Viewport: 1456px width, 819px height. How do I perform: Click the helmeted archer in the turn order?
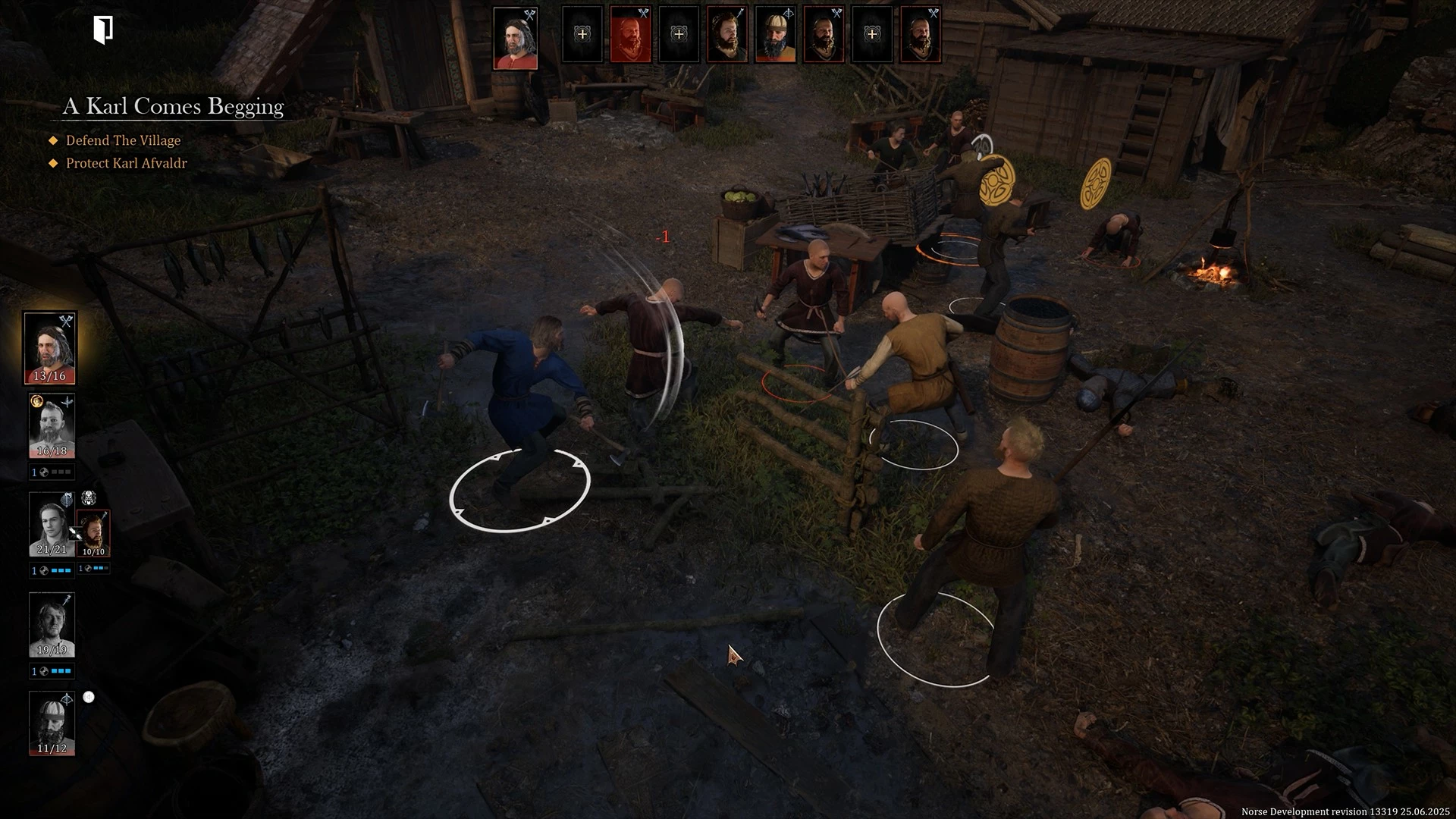point(775,35)
